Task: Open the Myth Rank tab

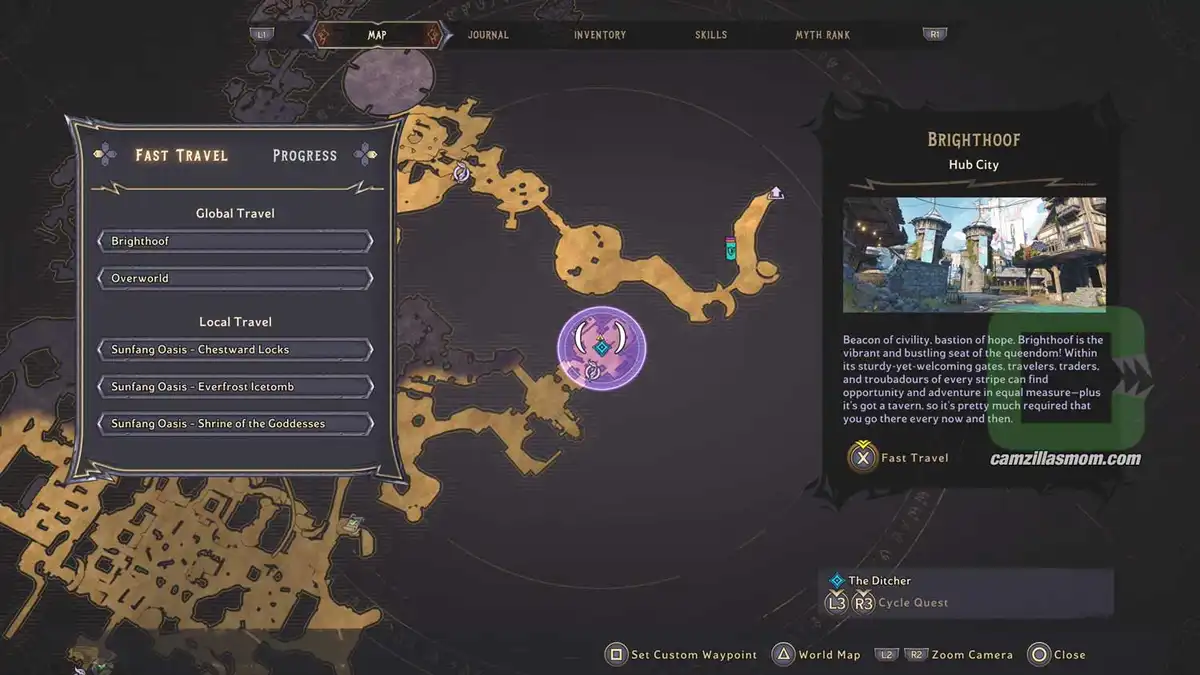Action: click(822, 35)
